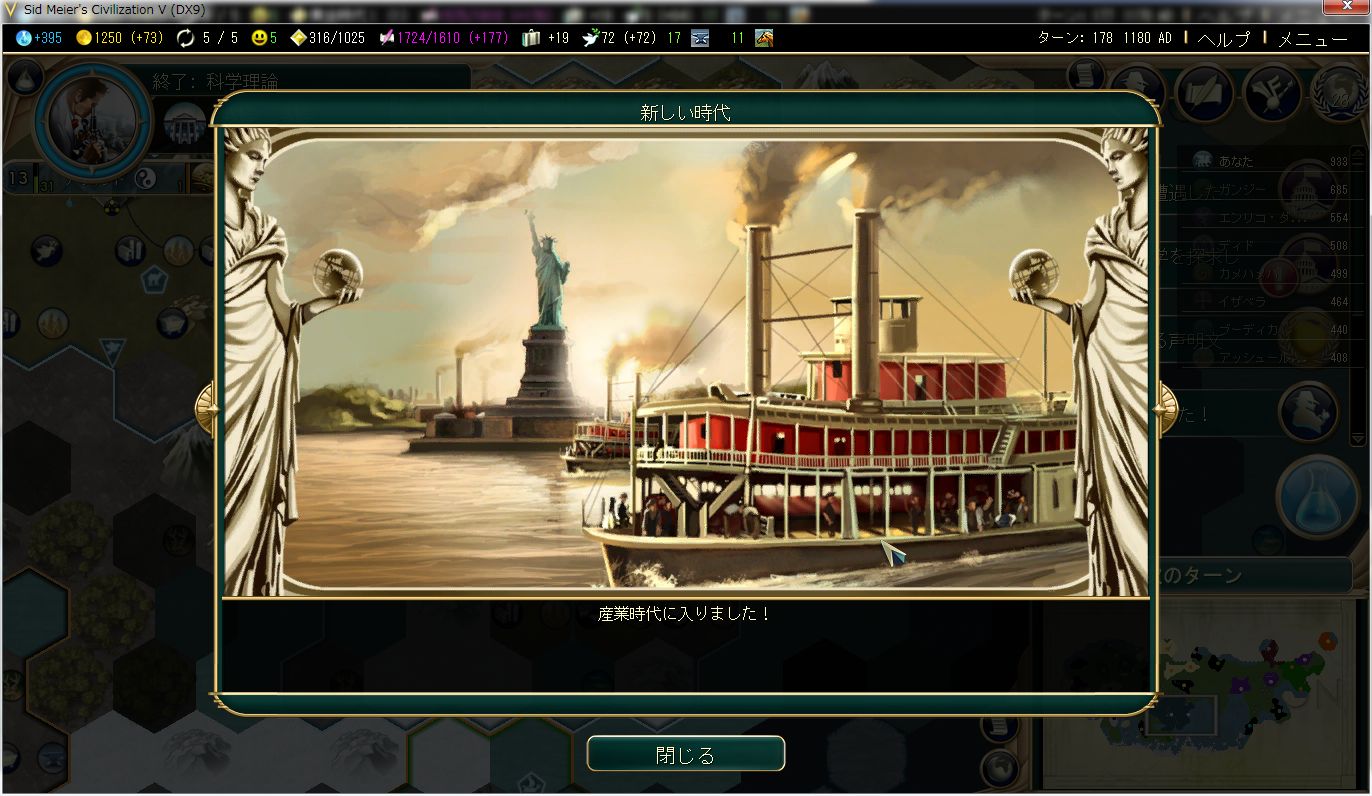Close the new era popup with 閉じる
Image resolution: width=1372 pixels, height=796 pixels.
click(685, 755)
